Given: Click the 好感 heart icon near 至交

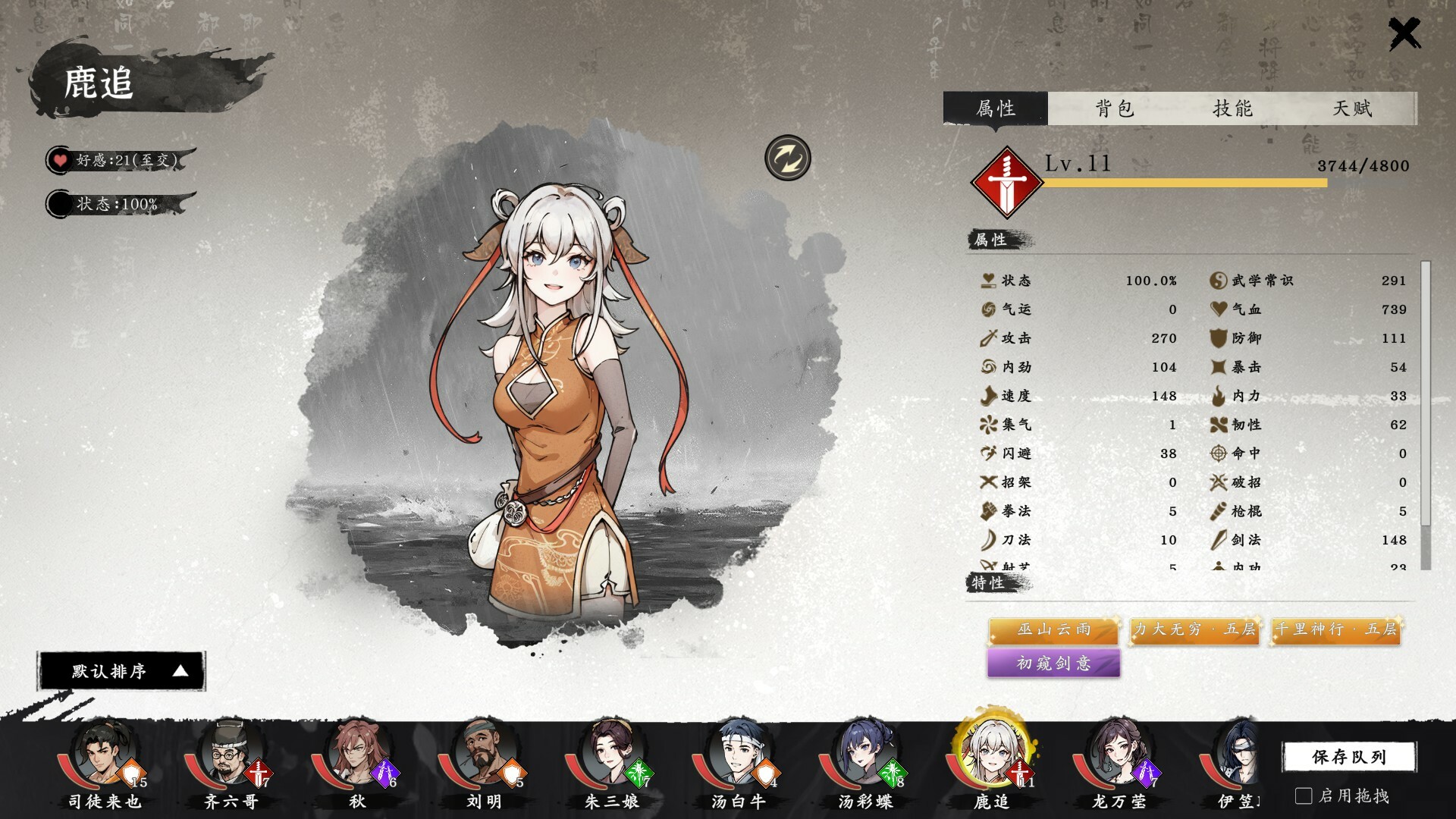Looking at the screenshot, I should [x=59, y=159].
